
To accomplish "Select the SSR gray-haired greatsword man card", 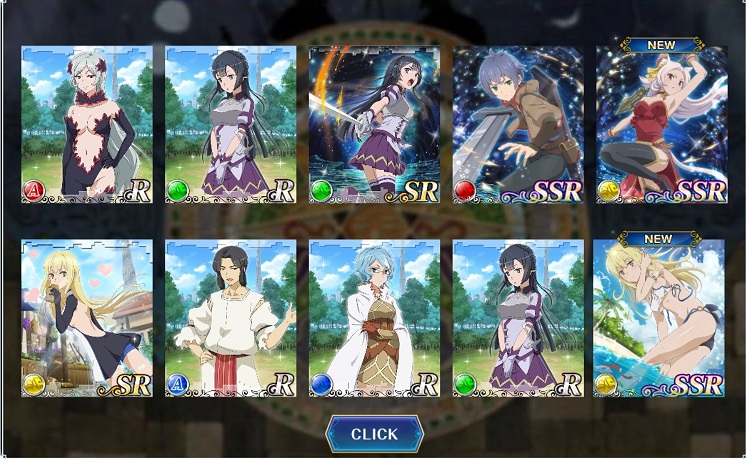I will point(518,124).
